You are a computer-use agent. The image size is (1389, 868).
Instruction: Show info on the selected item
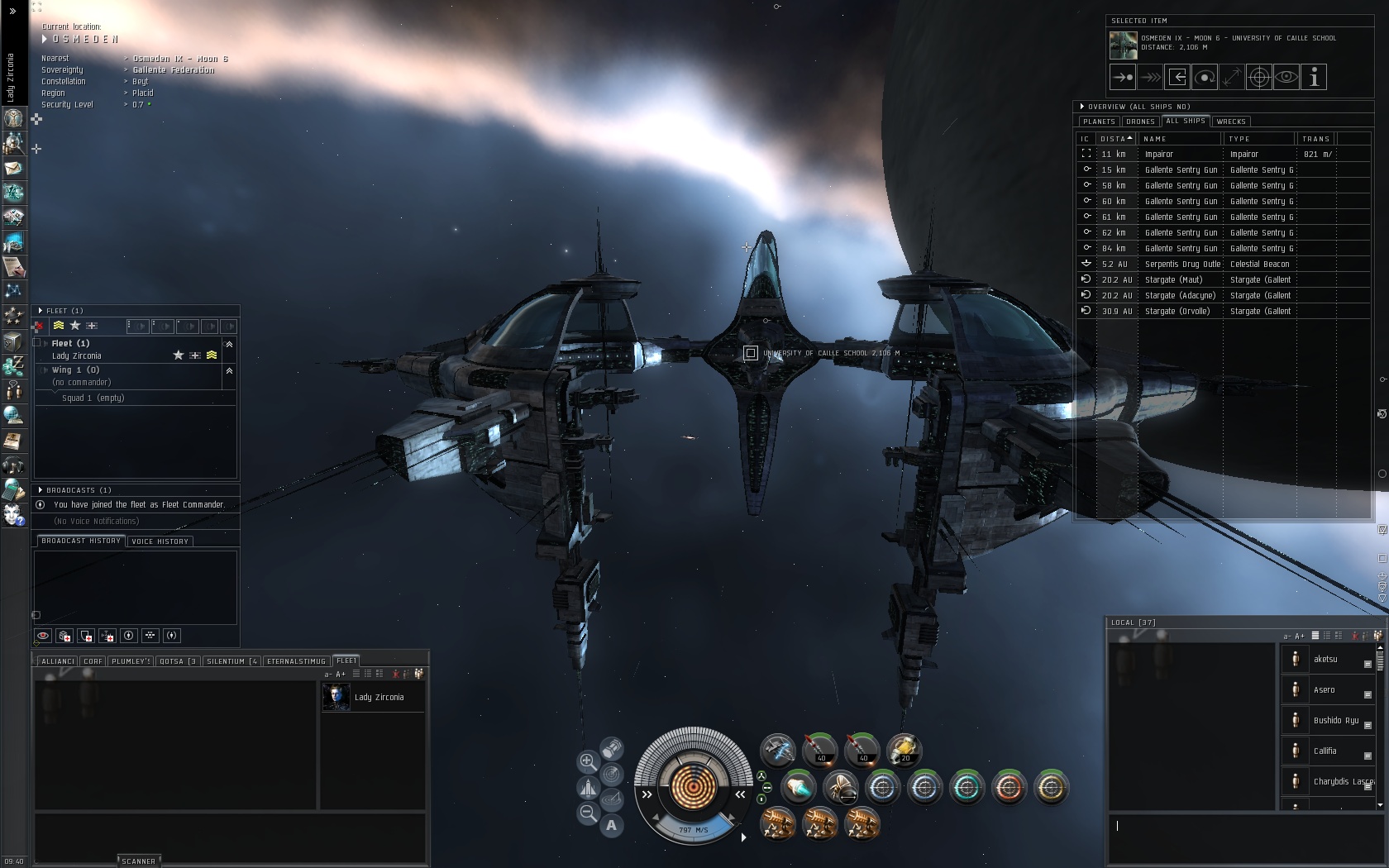(x=1314, y=78)
